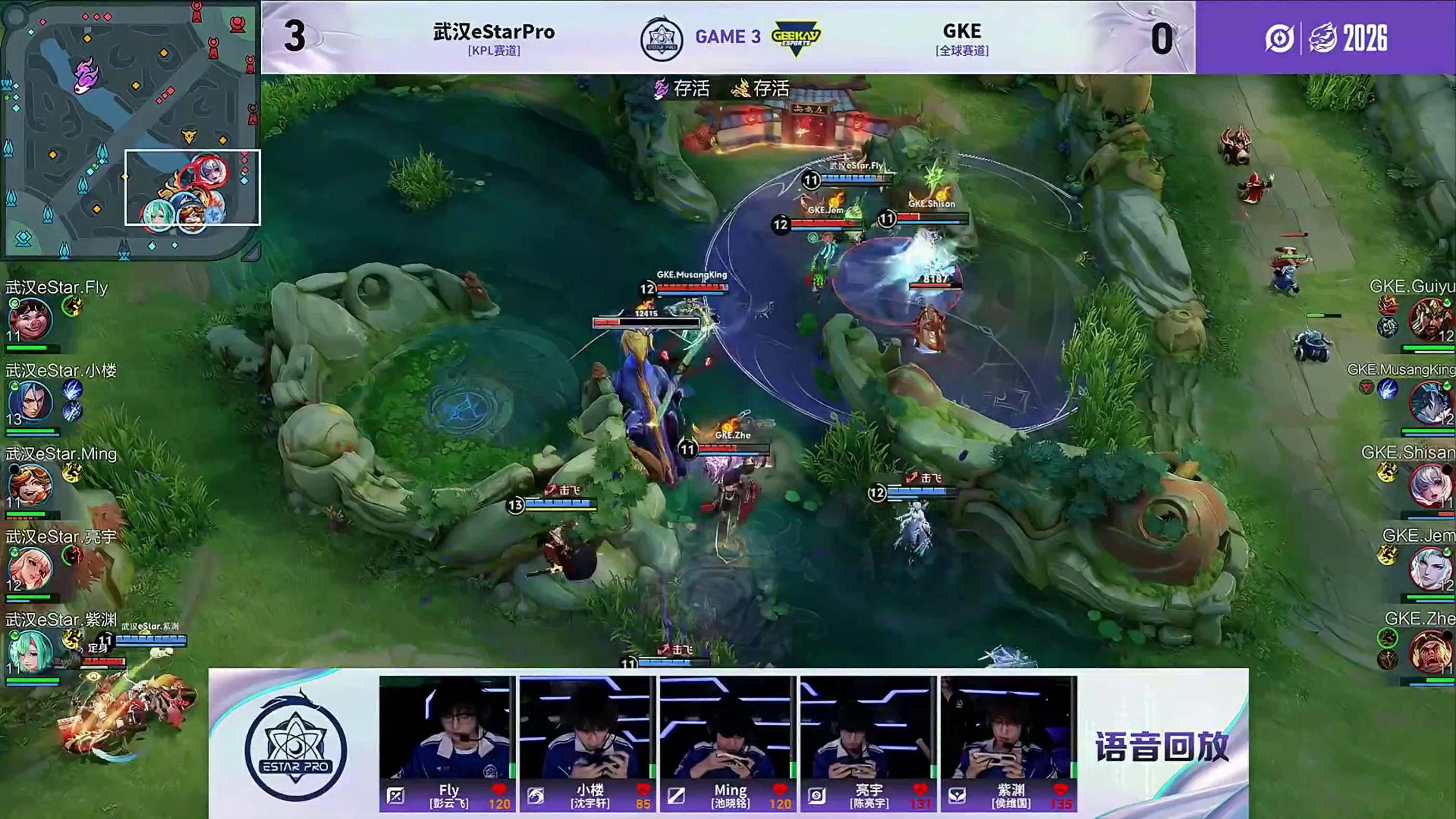Image resolution: width=1456 pixels, height=819 pixels.
Task: Show Ming's player camera feed
Action: (x=727, y=728)
